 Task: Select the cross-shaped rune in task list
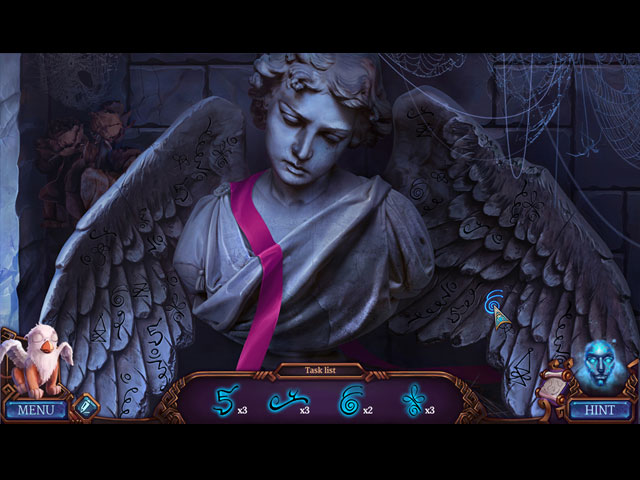(410, 402)
